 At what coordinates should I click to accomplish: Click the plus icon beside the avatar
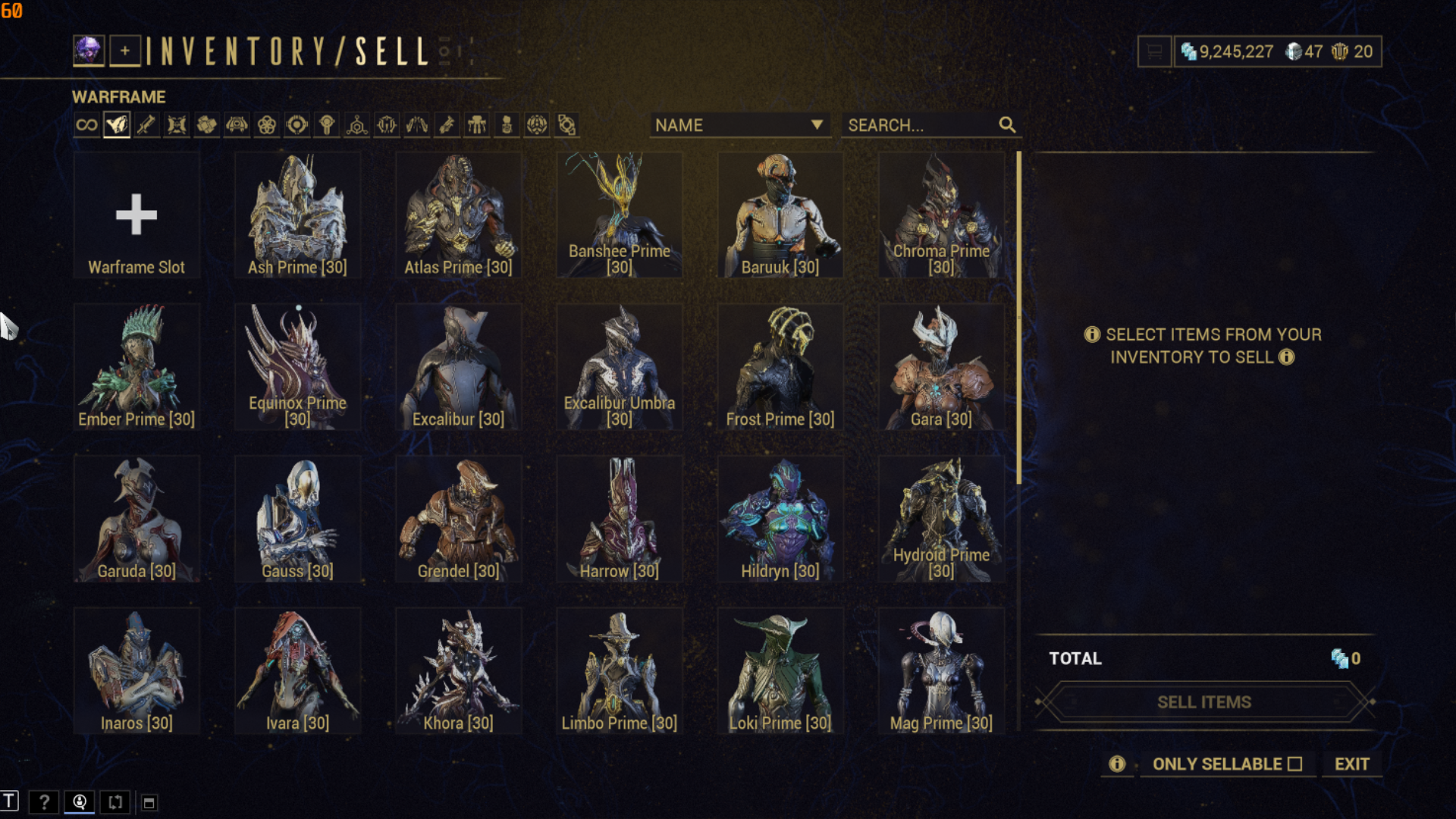pyautogui.click(x=126, y=51)
